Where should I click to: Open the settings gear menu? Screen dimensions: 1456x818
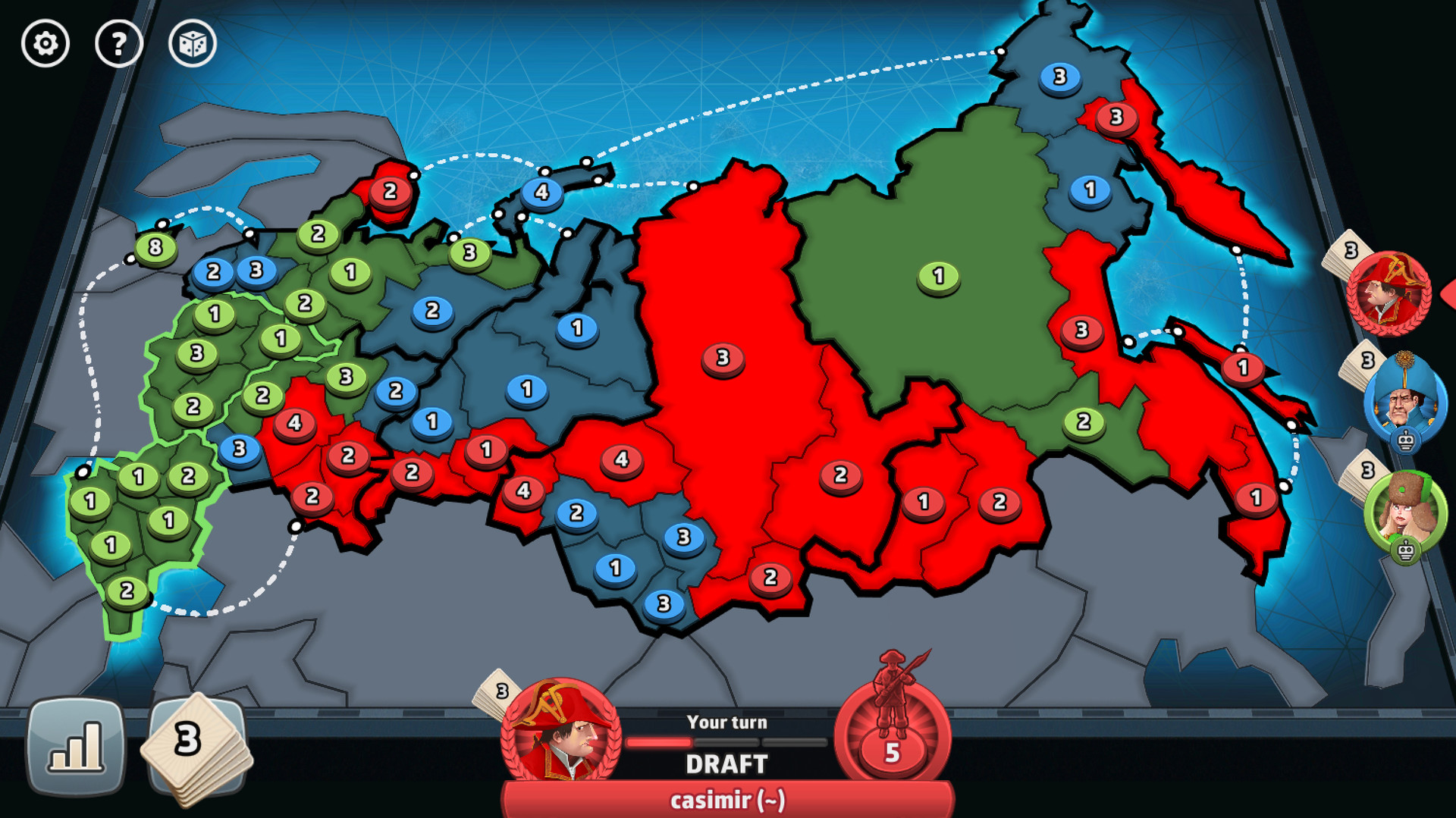pos(44,44)
